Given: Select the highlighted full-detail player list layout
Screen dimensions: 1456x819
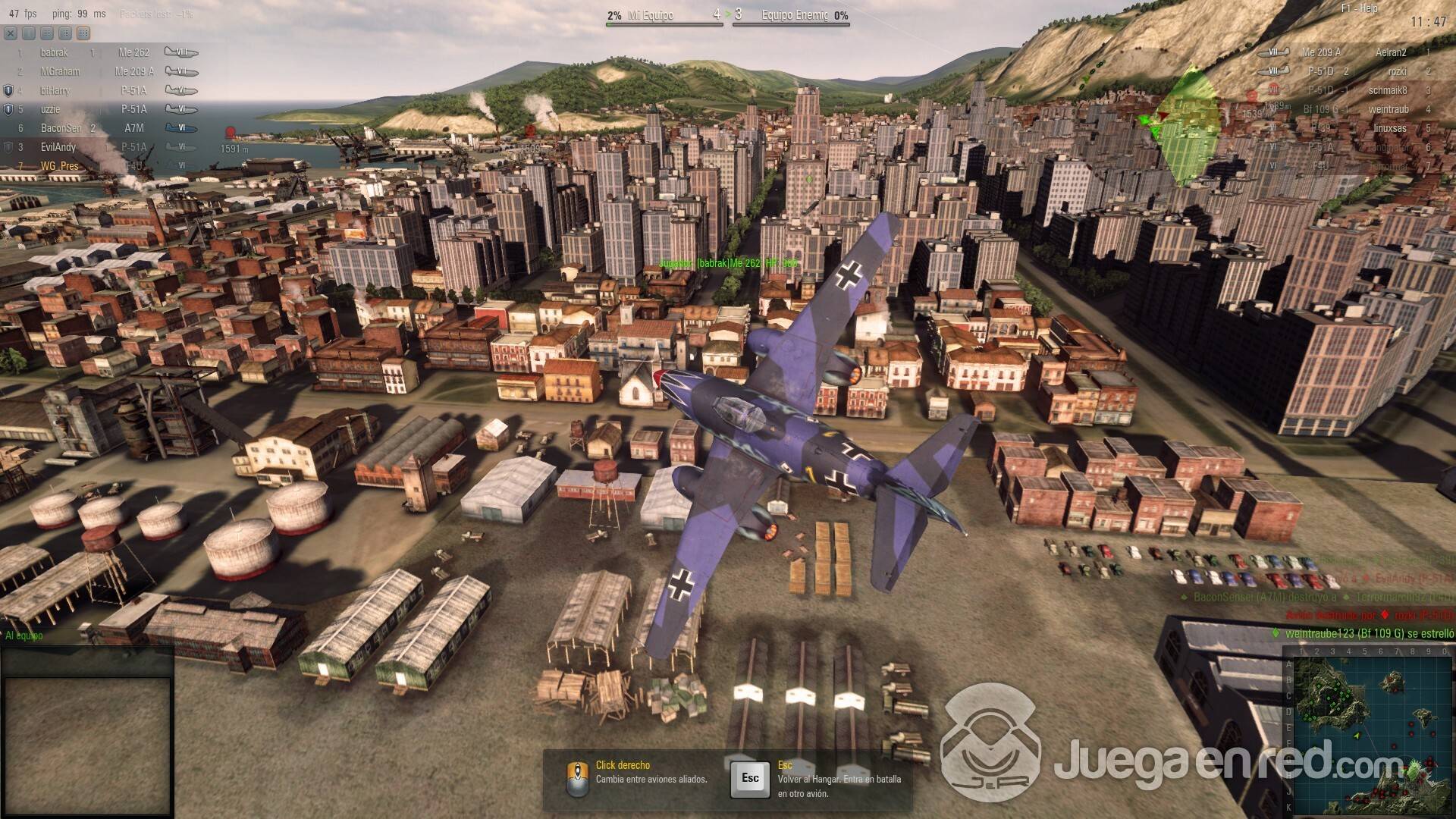Looking at the screenshot, I should pyautogui.click(x=83, y=33).
